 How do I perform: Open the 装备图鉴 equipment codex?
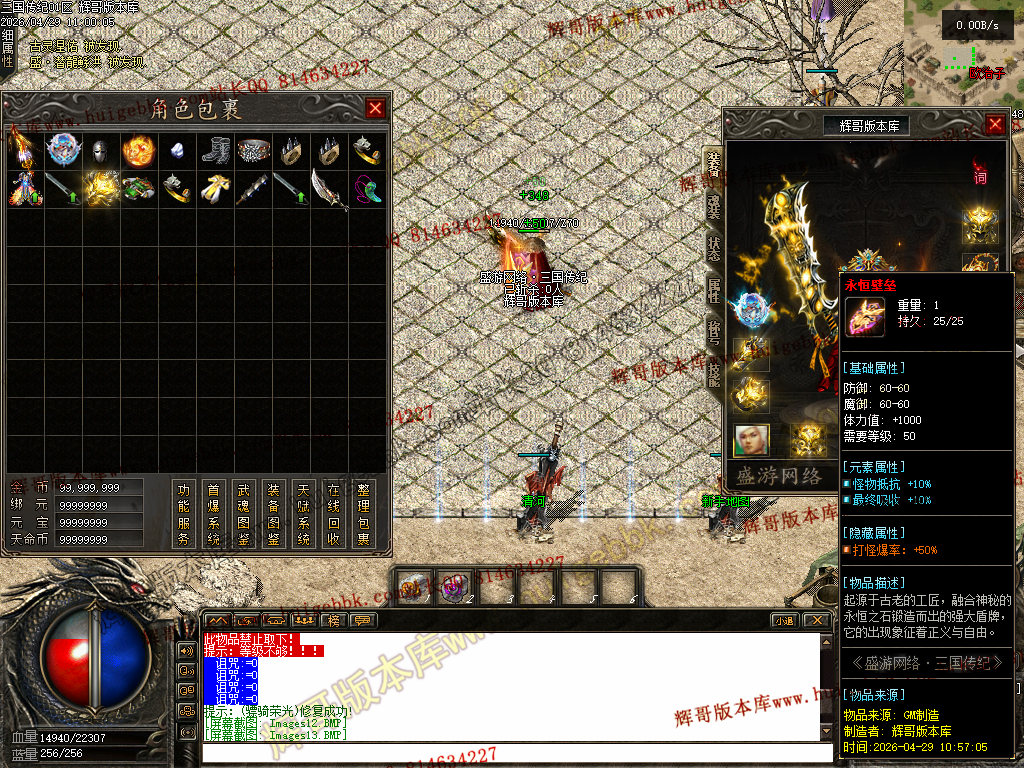point(274,514)
